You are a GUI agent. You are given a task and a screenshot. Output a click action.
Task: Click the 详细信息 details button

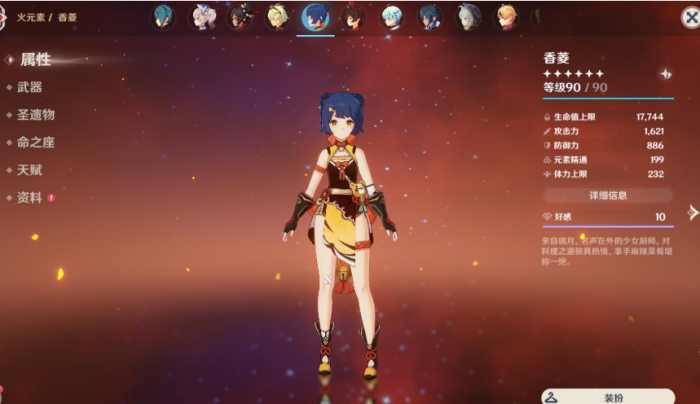tap(608, 195)
